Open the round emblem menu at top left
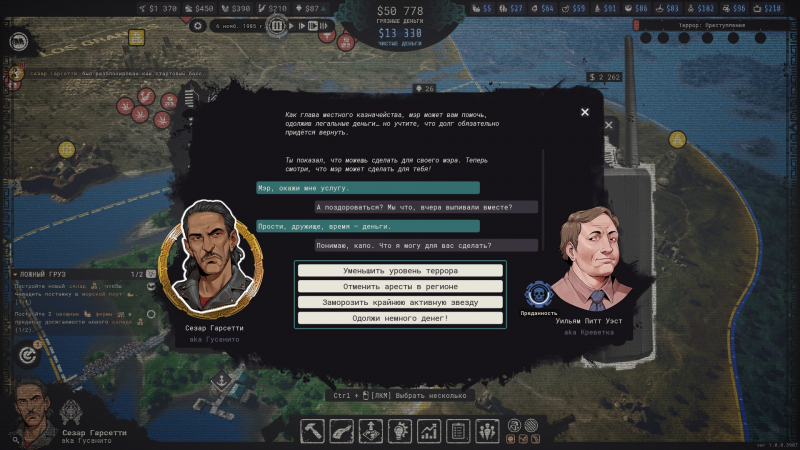Screen dimensions: 800x450 (18, 42)
